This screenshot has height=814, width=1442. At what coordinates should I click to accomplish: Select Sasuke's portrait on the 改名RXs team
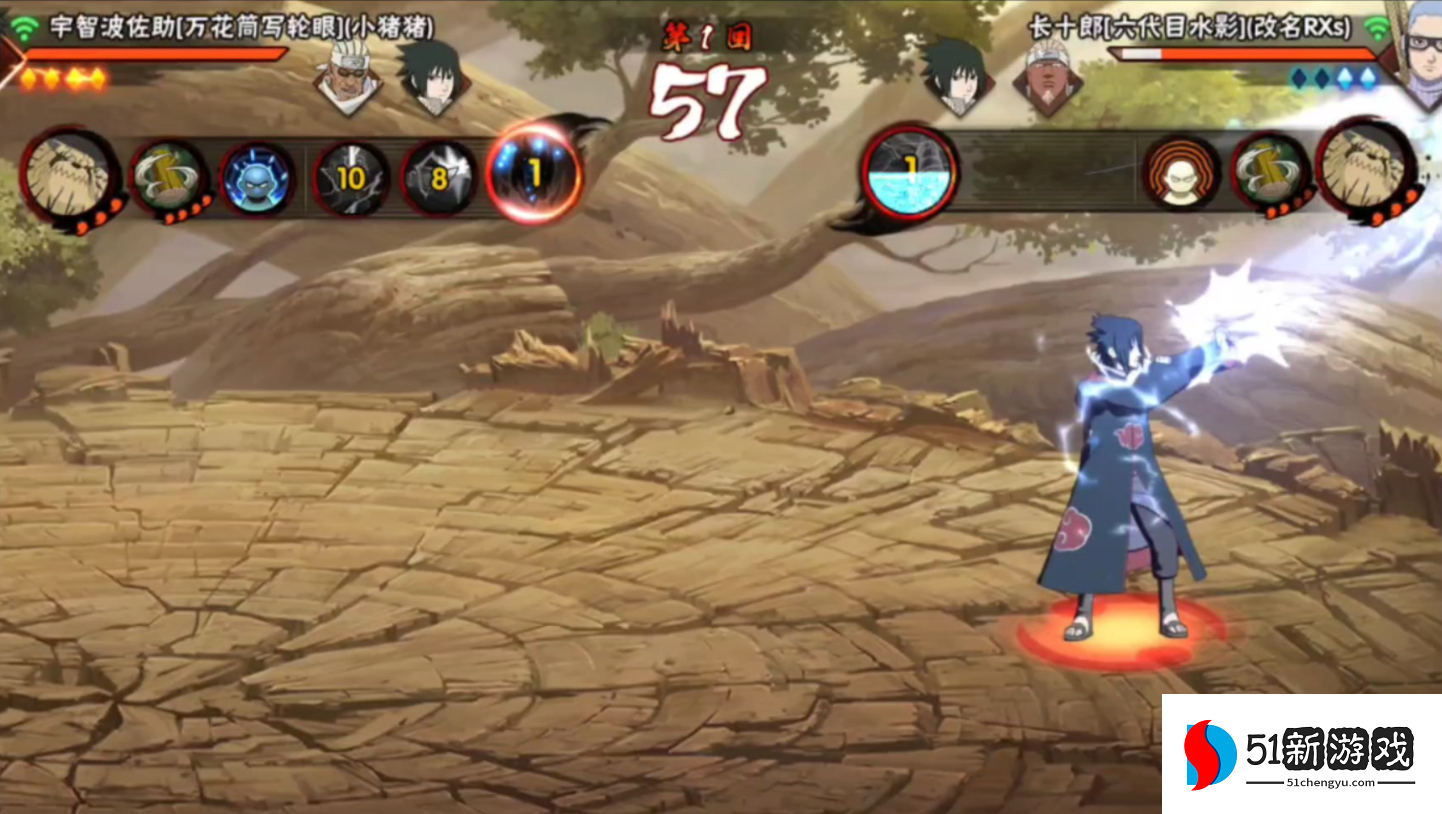(956, 74)
